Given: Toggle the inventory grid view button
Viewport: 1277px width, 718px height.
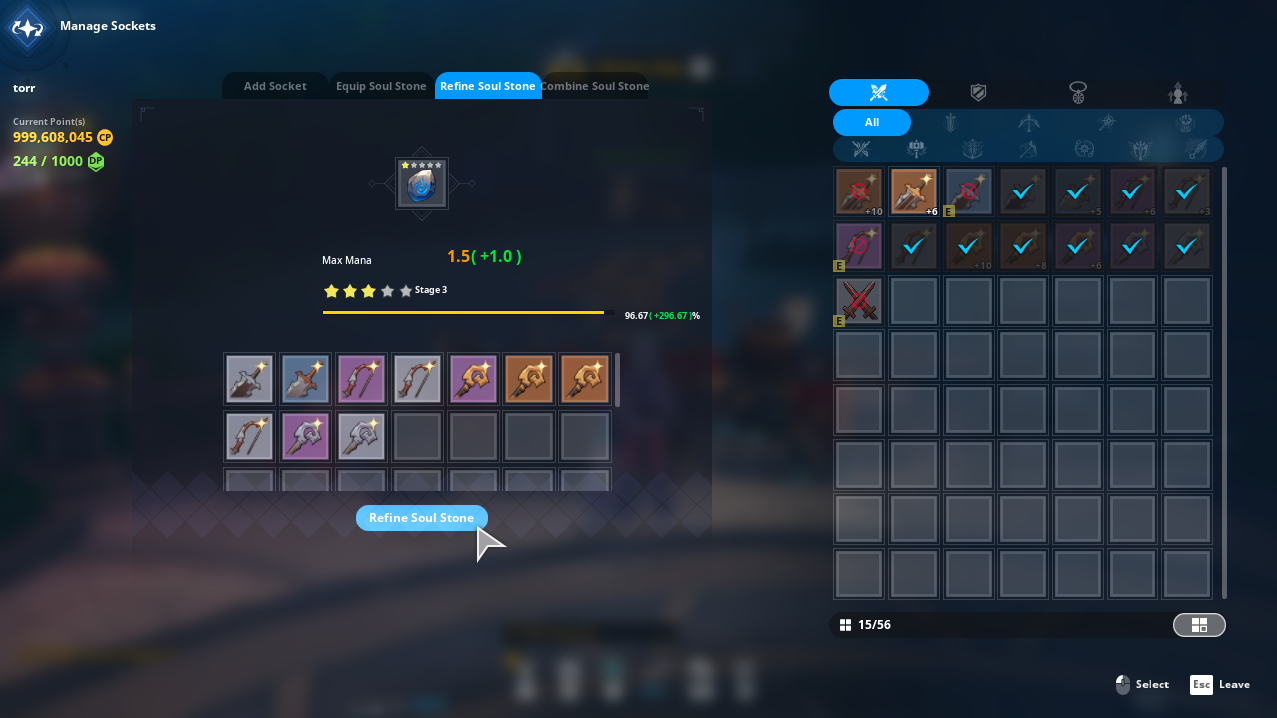Looking at the screenshot, I should point(1198,625).
